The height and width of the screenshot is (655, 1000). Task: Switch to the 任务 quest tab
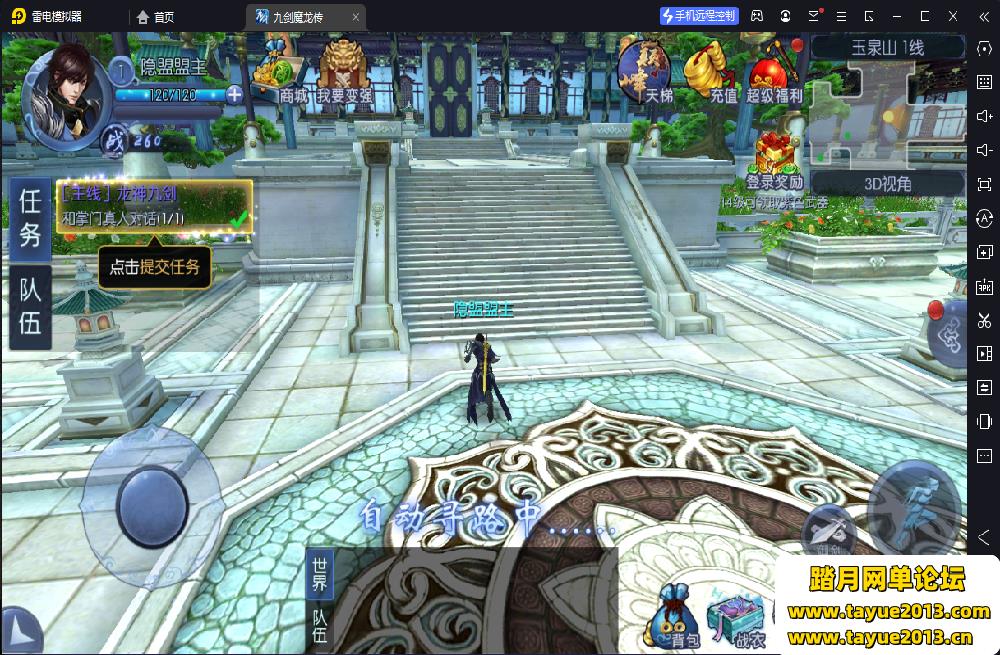[x=31, y=217]
